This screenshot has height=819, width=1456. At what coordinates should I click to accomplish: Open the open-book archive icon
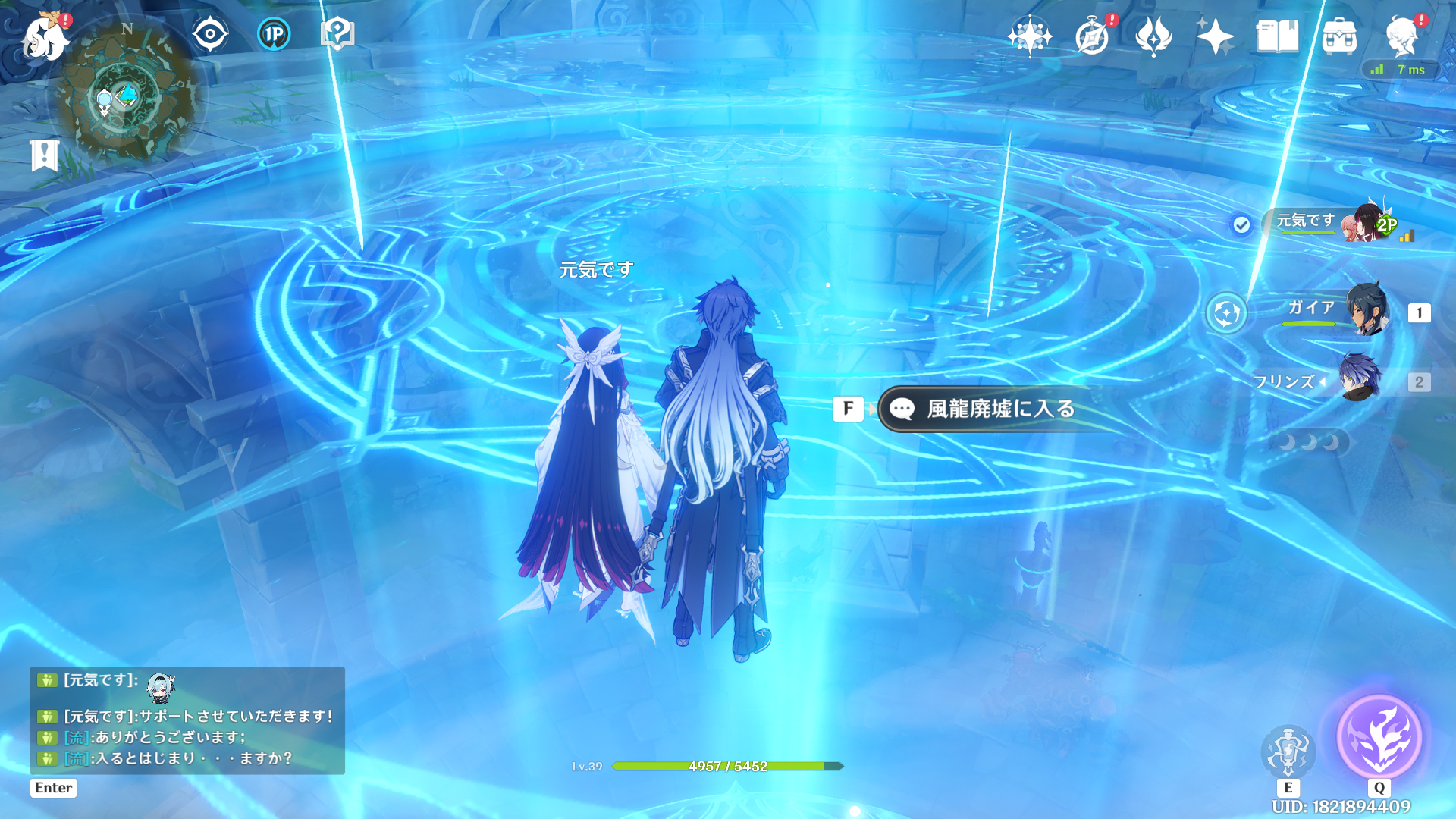[x=1277, y=36]
